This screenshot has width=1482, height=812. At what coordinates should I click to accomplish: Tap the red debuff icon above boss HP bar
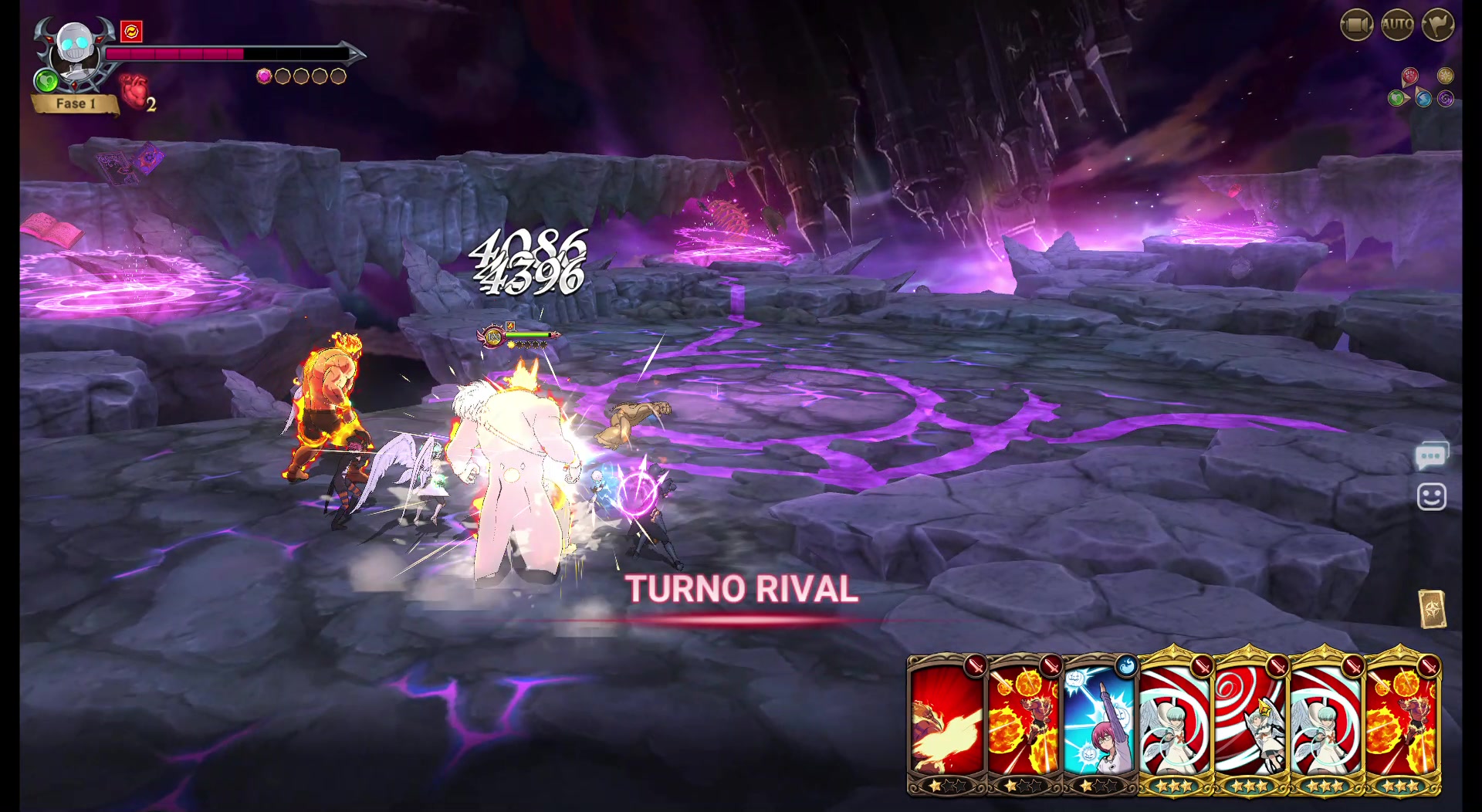click(x=131, y=32)
